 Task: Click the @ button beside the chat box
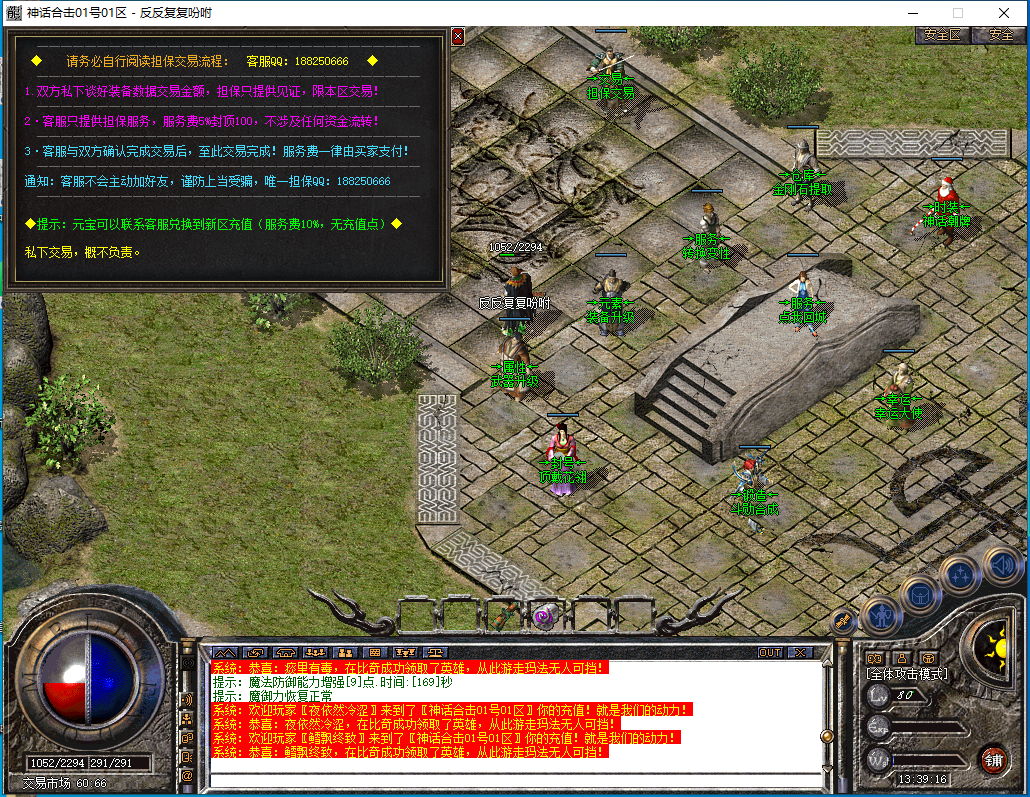click(187, 774)
